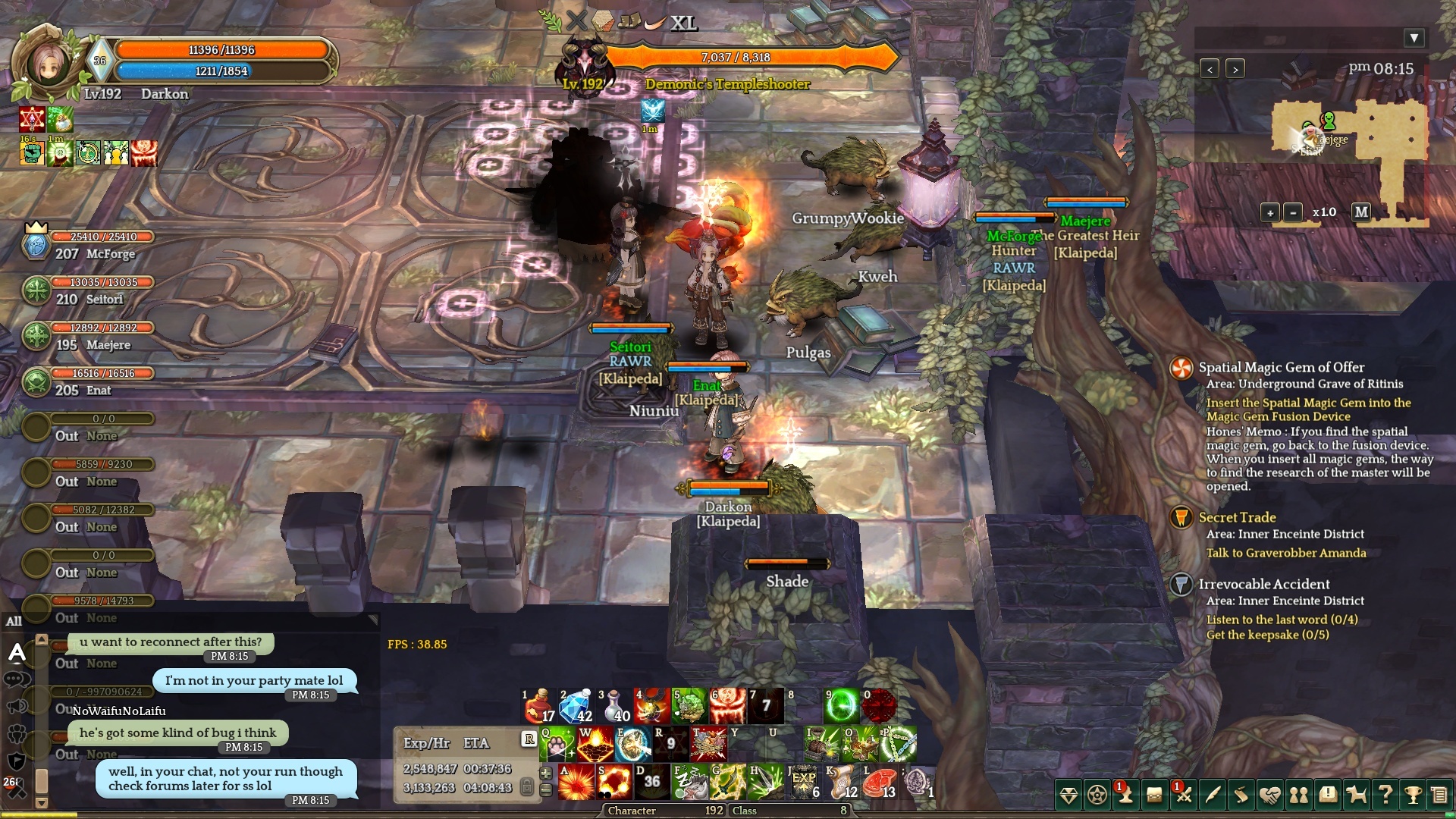This screenshot has height=819, width=1456.
Task: Zoom out the minimap with the minus button
Action: [1293, 212]
